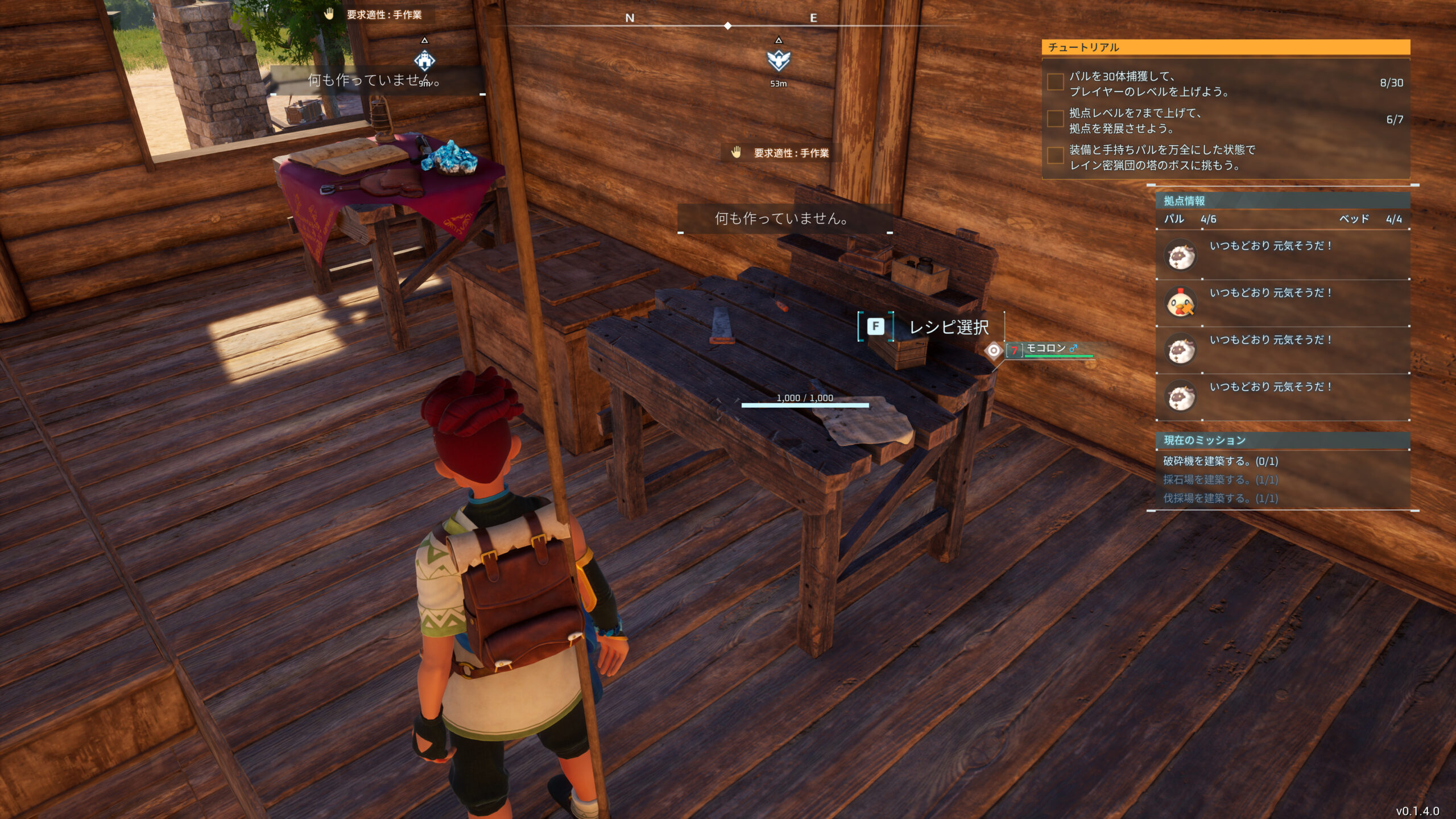Open the 破砕機を建築する mission entry
The image size is (1456, 819).
tap(1221, 461)
